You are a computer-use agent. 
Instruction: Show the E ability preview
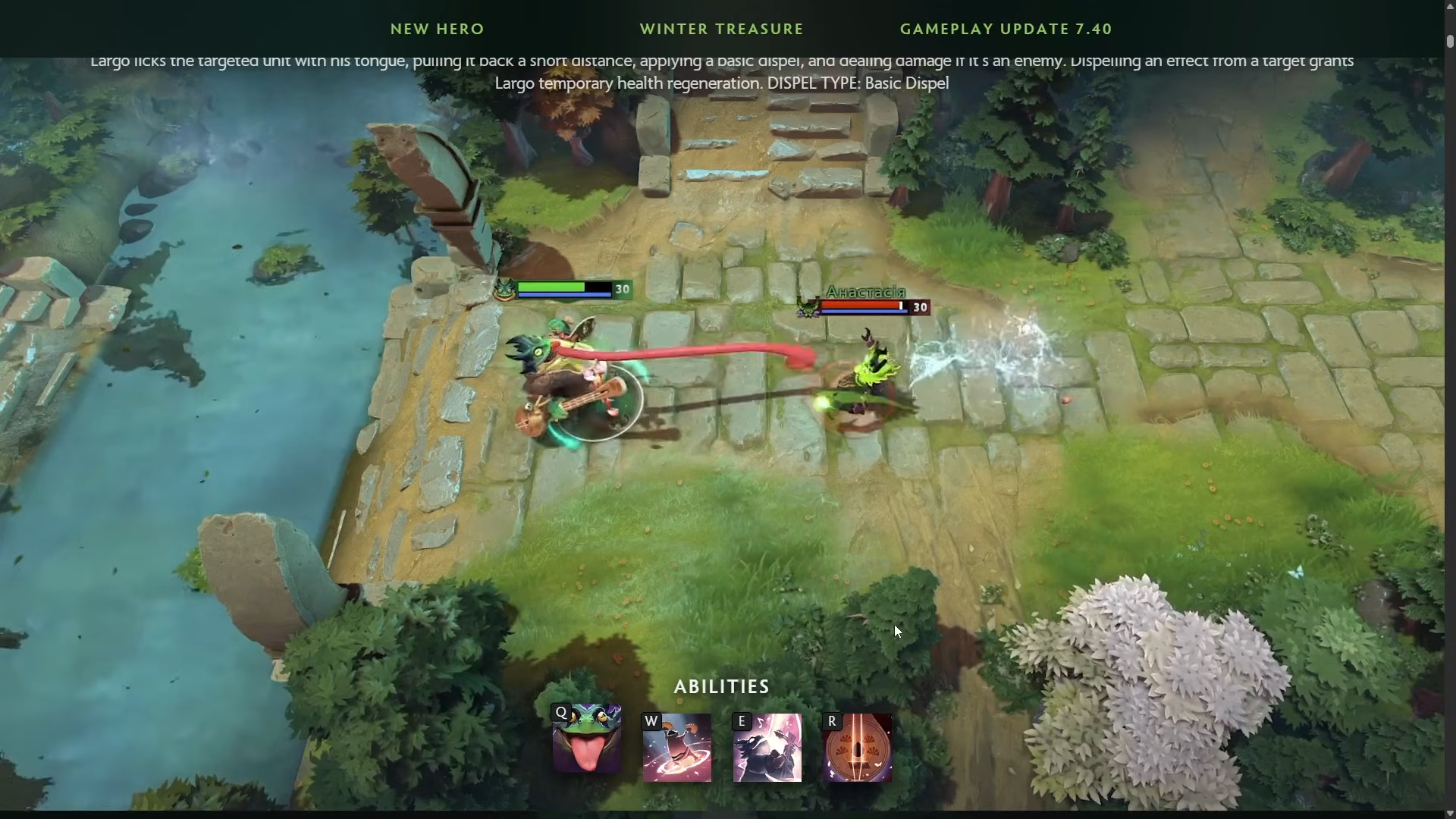[767, 747]
